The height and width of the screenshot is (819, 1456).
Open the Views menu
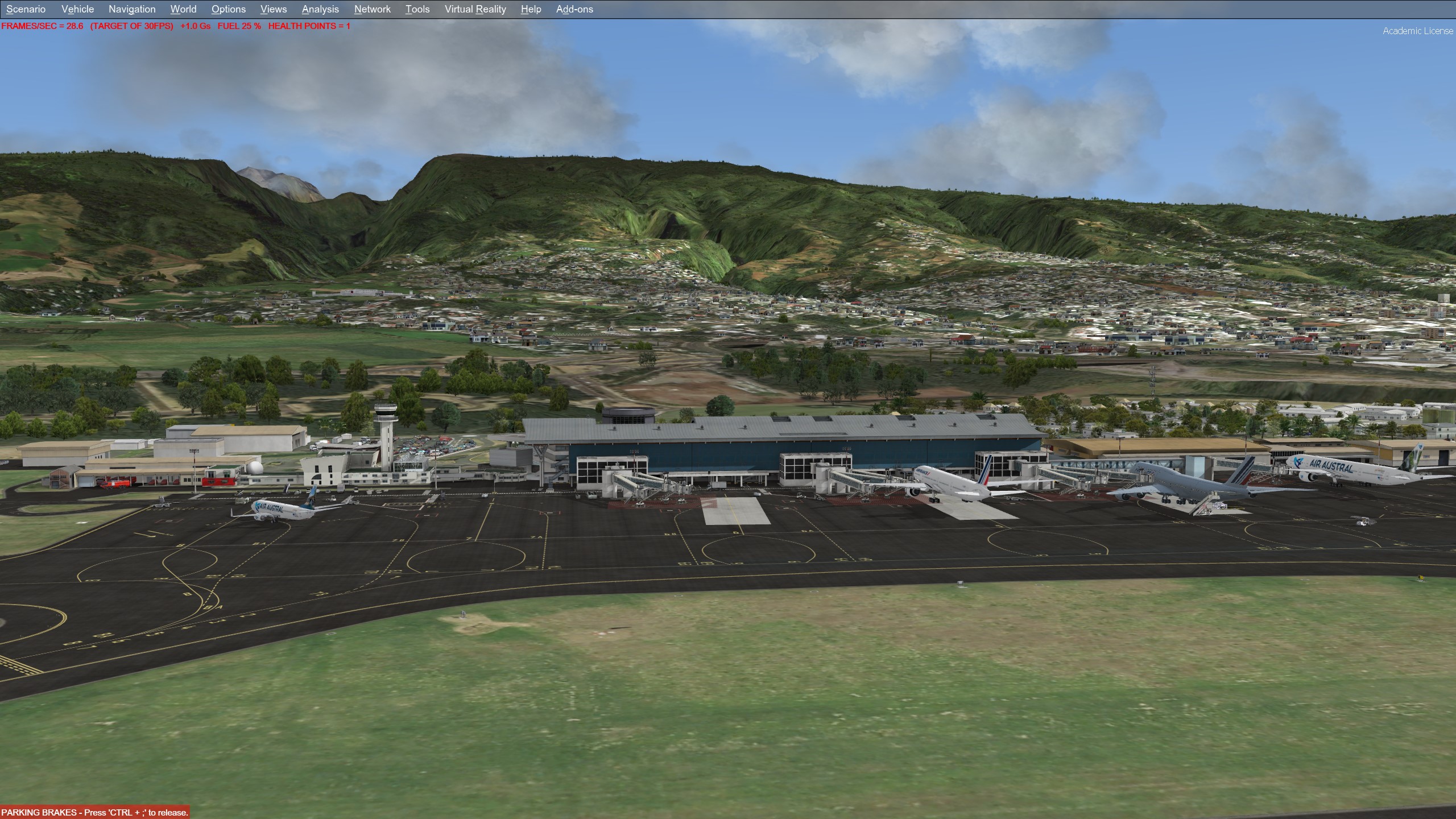(274, 9)
